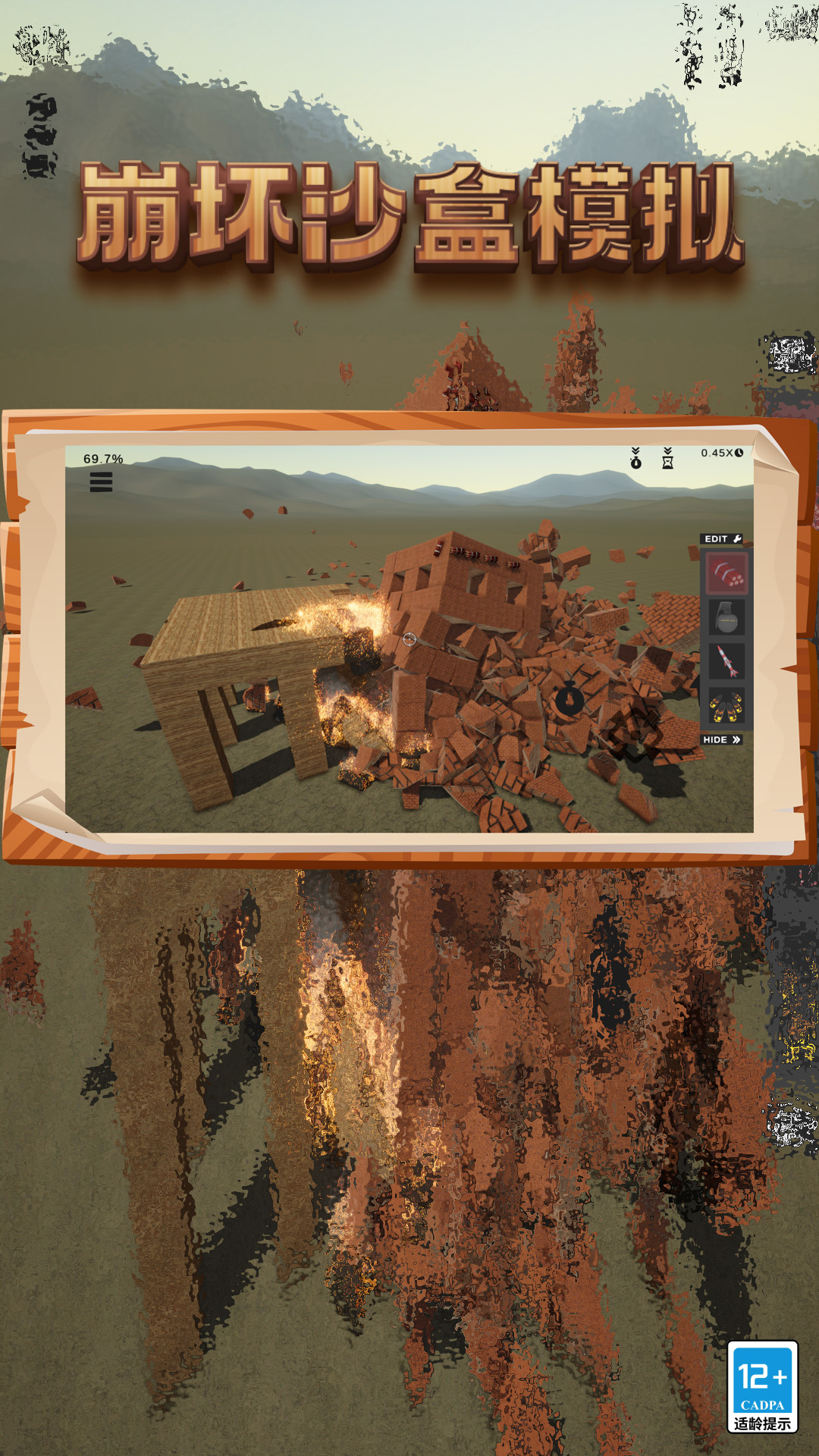Open the EDIT wrench button

[x=722, y=539]
